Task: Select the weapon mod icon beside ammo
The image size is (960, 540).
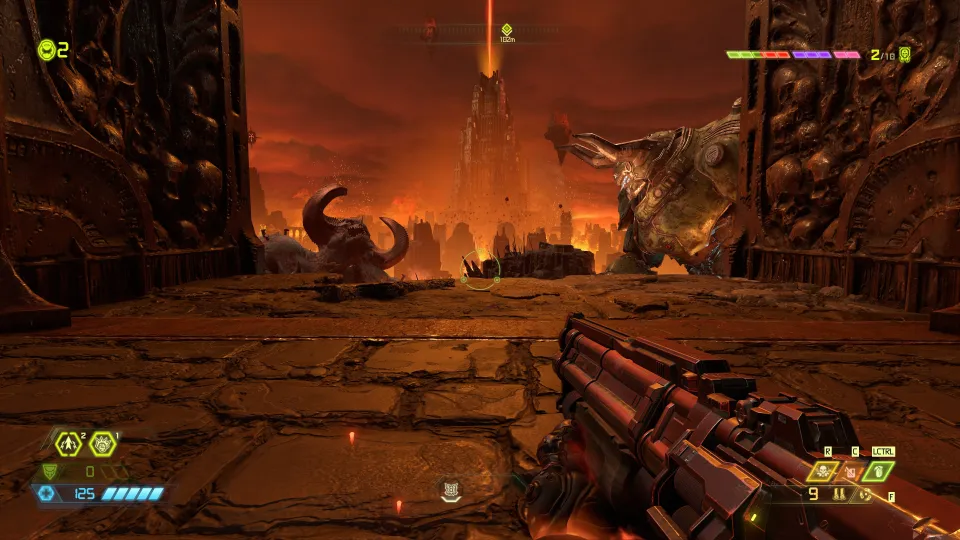Action: (x=863, y=494)
